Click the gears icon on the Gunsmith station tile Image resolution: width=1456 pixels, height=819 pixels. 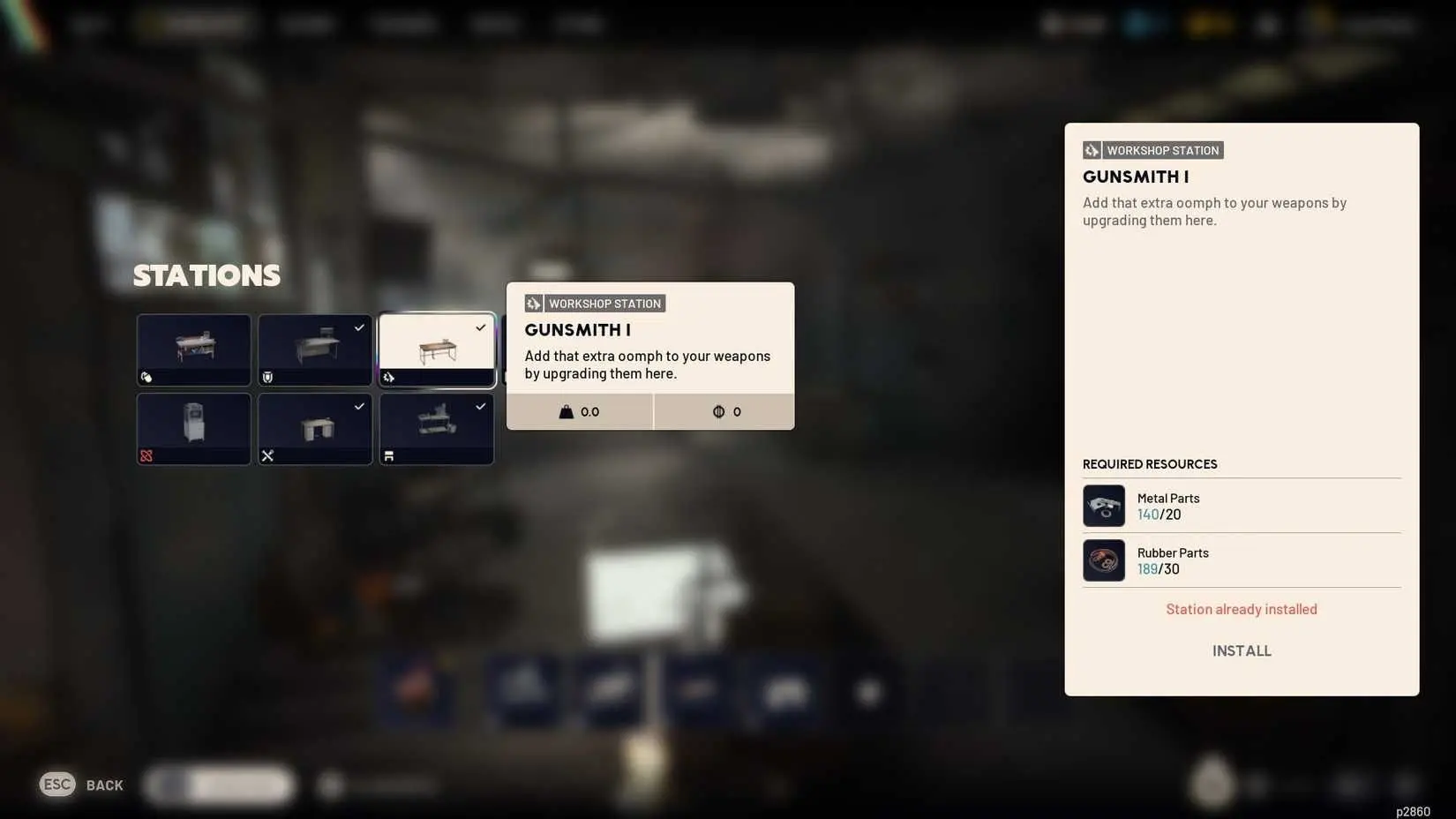pos(389,377)
